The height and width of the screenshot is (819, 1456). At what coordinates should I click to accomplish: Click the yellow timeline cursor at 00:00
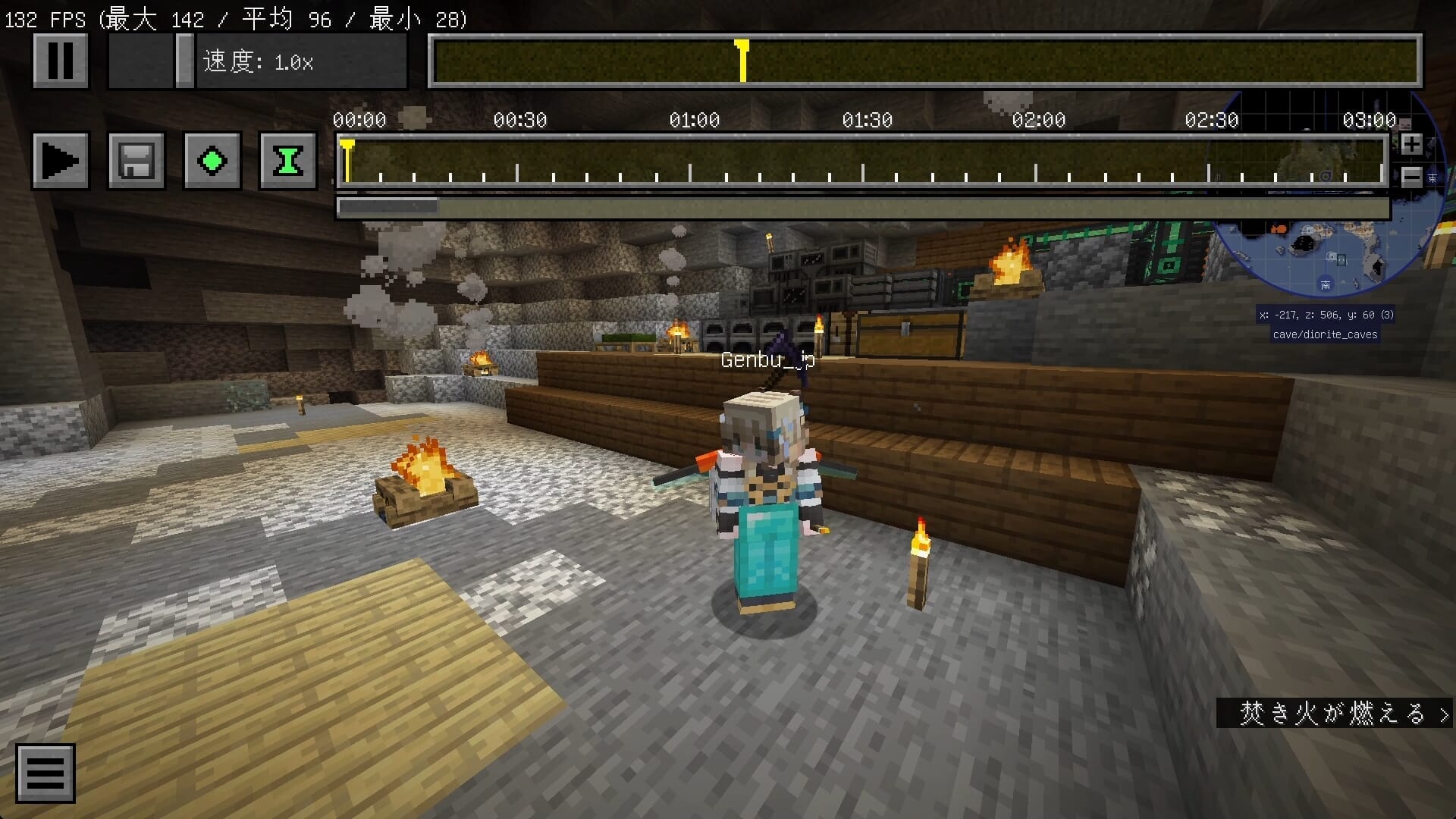347,152
